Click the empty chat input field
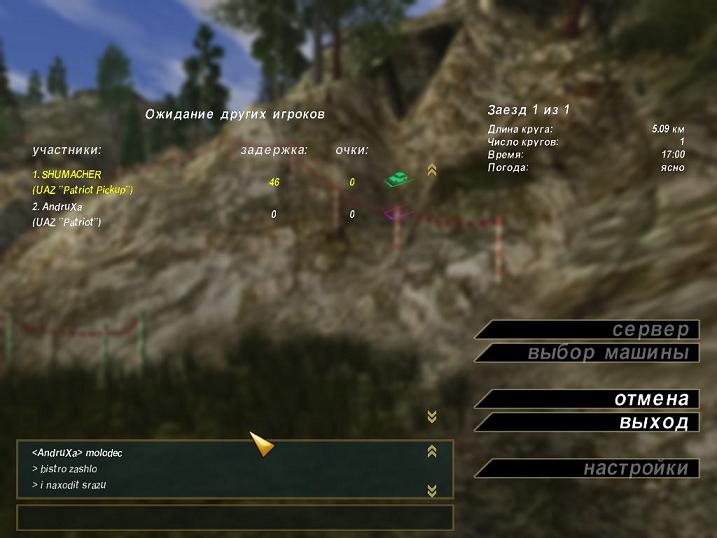717x538 pixels. click(x=235, y=518)
